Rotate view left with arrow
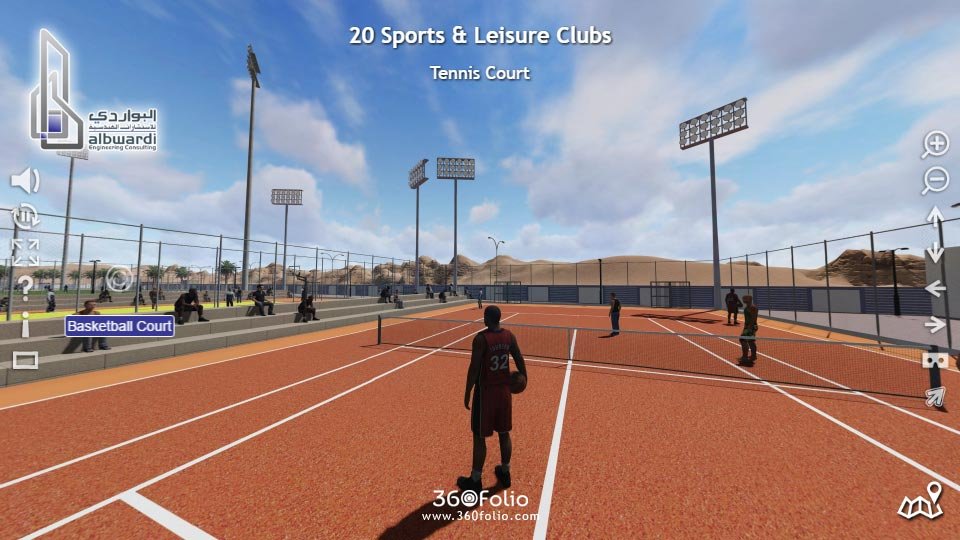Viewport: 960px width, 540px height. coord(935,288)
